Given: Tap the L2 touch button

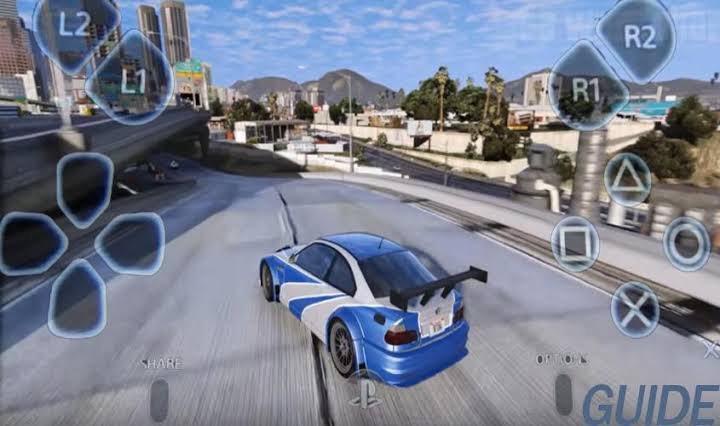Looking at the screenshot, I should tap(76, 28).
